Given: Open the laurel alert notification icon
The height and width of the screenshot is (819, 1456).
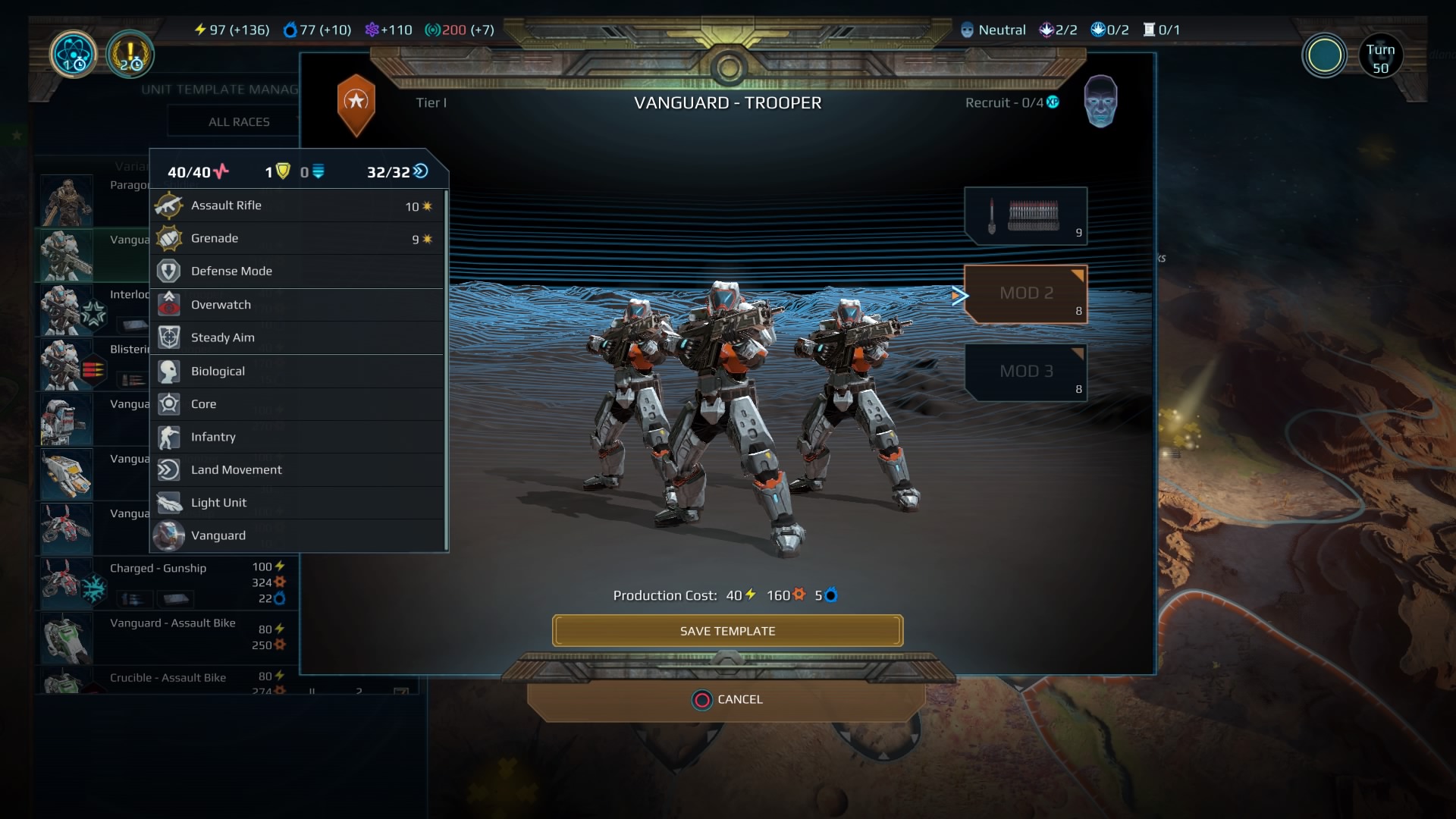Looking at the screenshot, I should (130, 55).
